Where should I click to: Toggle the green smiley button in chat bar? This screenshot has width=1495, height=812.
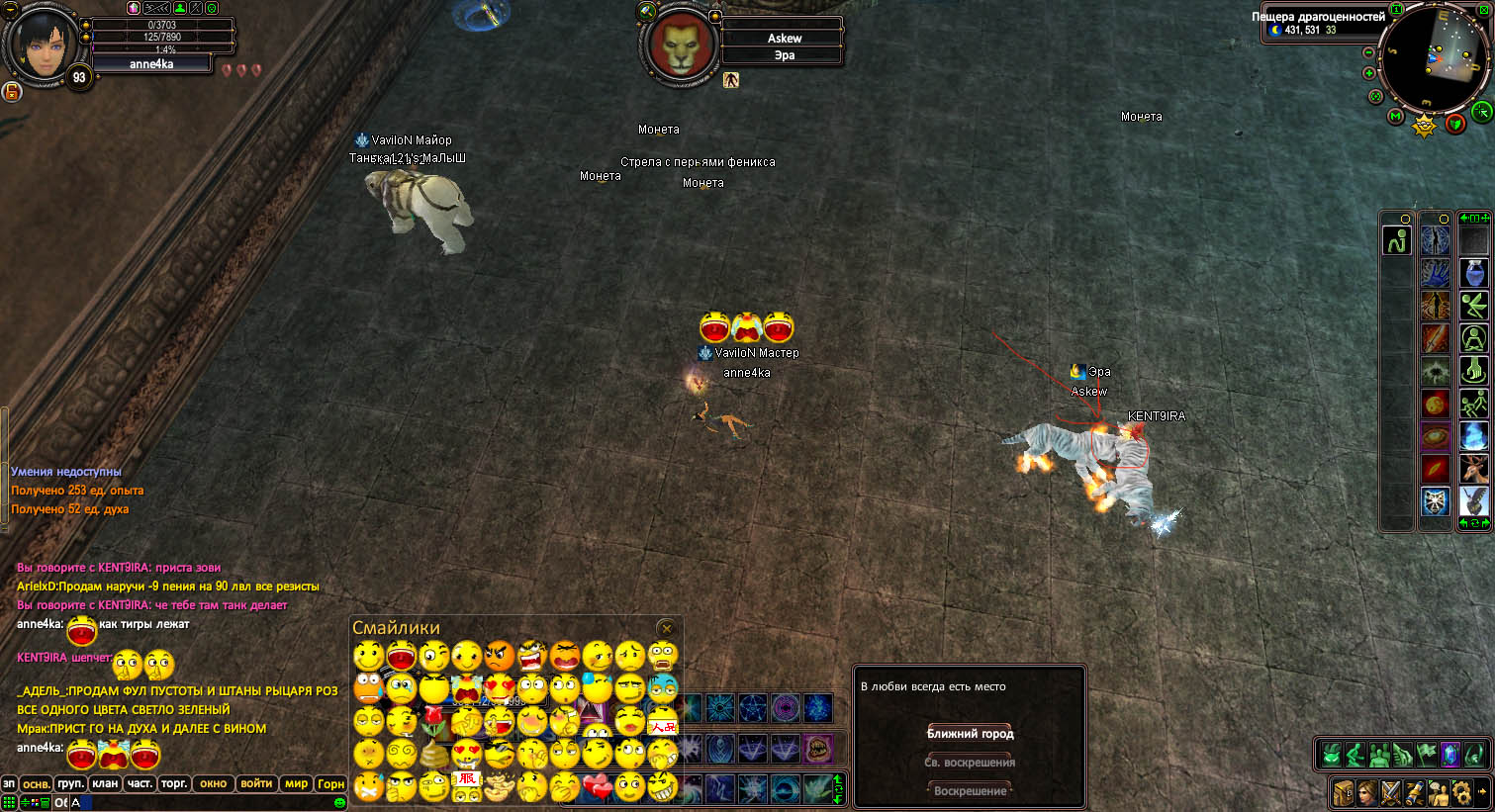[x=339, y=802]
